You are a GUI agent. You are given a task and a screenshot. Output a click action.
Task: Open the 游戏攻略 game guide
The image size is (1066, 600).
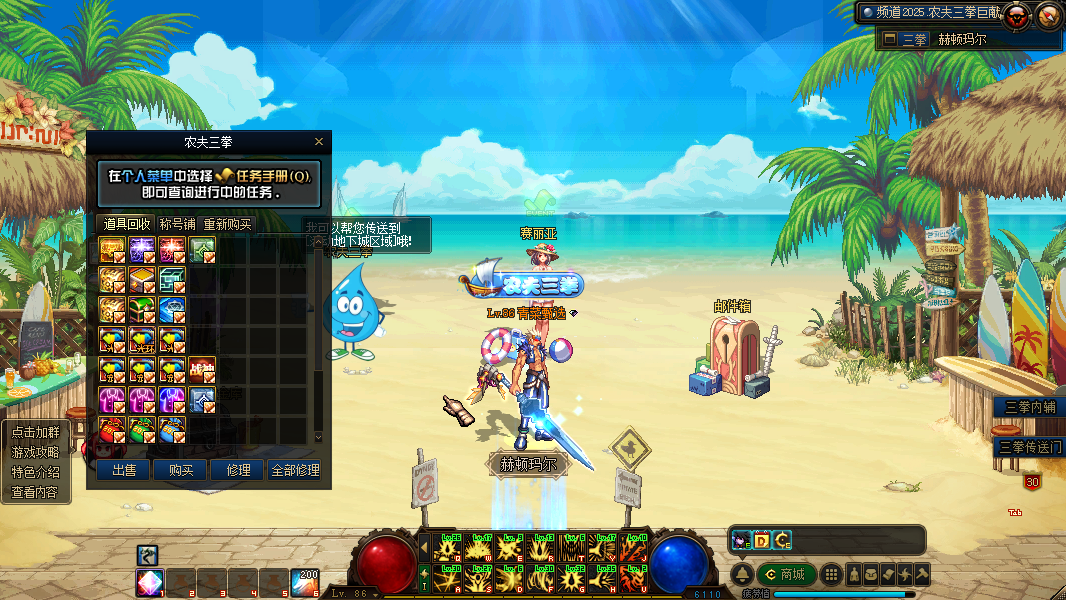[34, 452]
